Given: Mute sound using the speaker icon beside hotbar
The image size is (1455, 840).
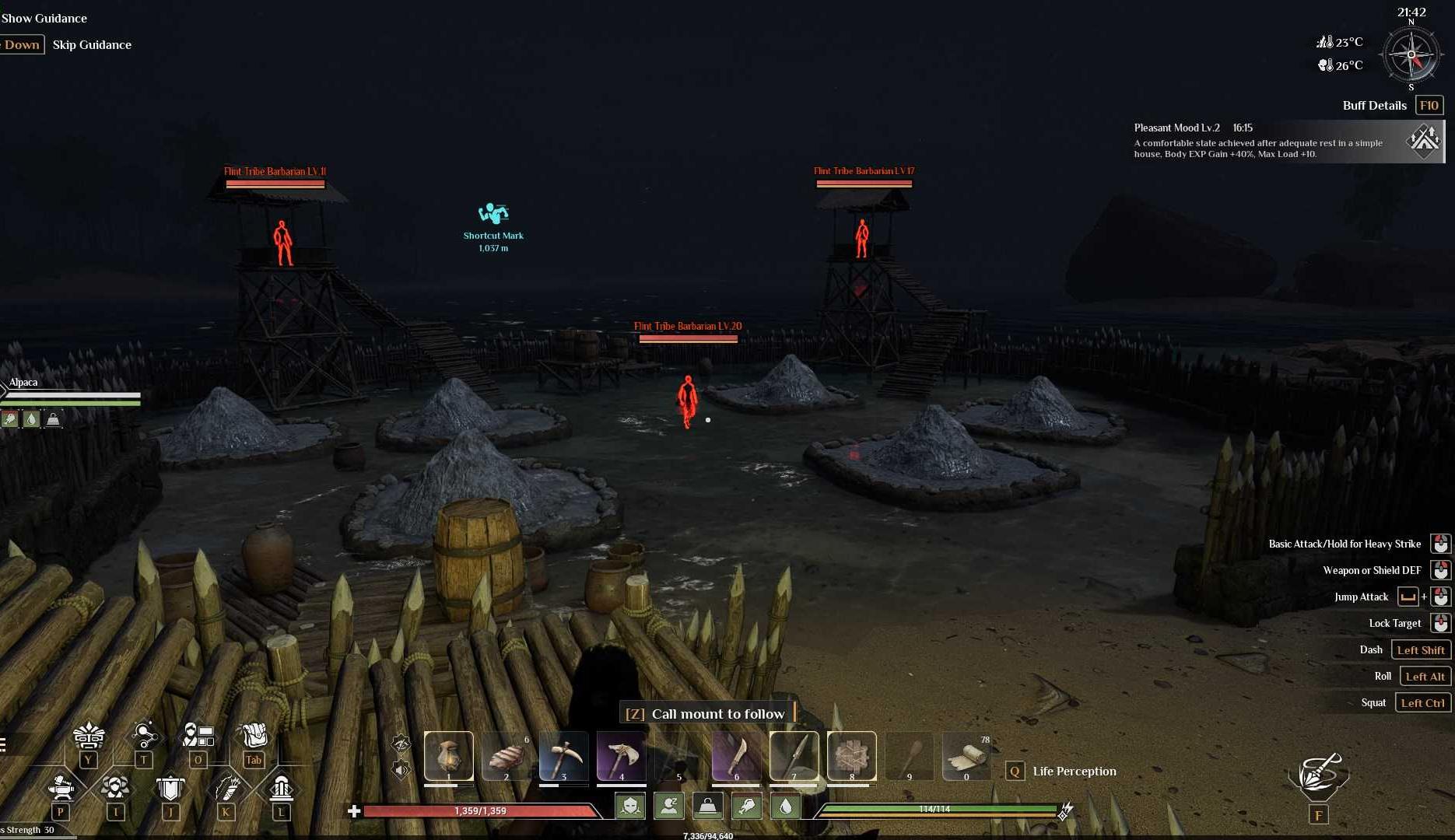Looking at the screenshot, I should pos(400,770).
